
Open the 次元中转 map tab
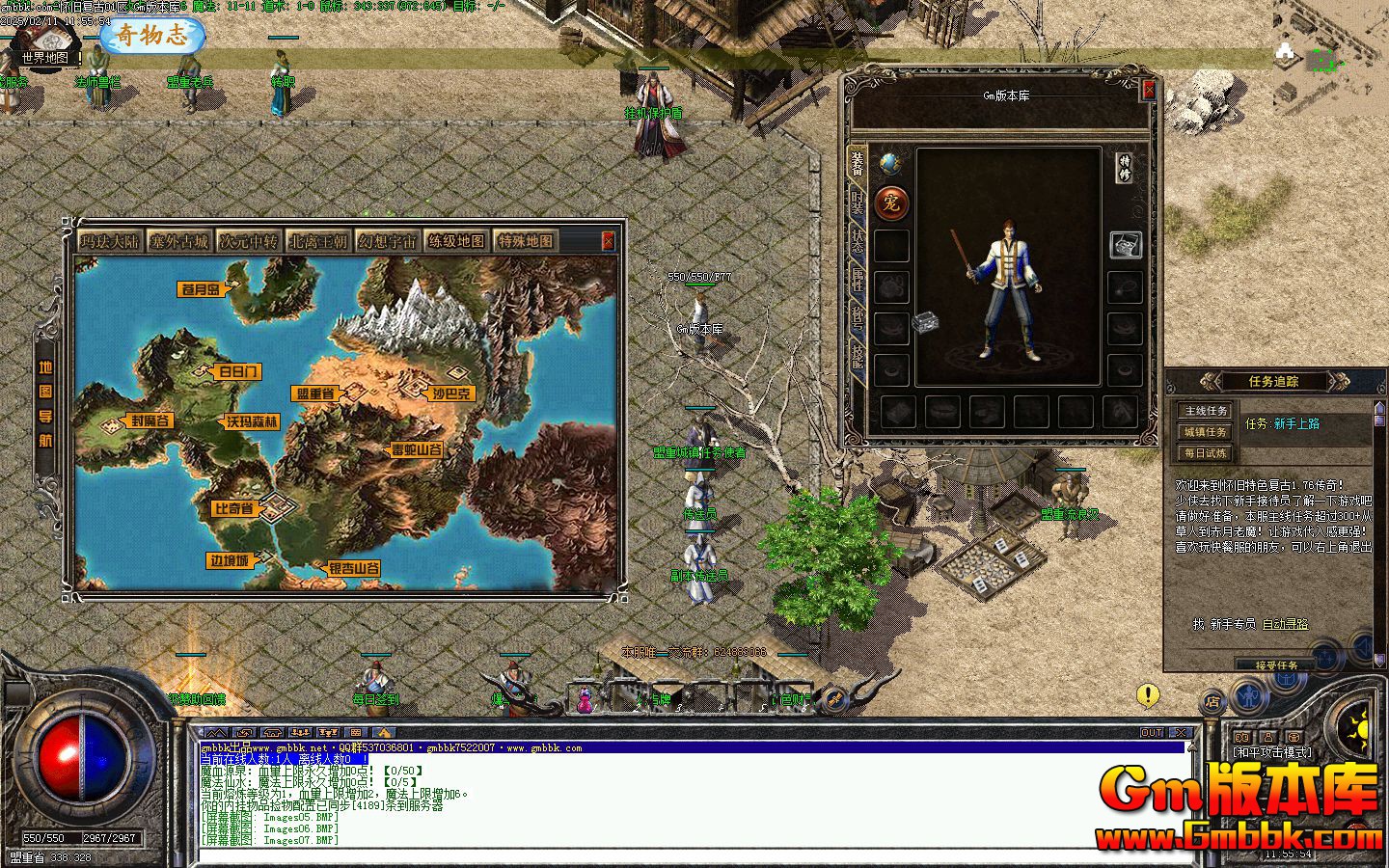[x=248, y=241]
